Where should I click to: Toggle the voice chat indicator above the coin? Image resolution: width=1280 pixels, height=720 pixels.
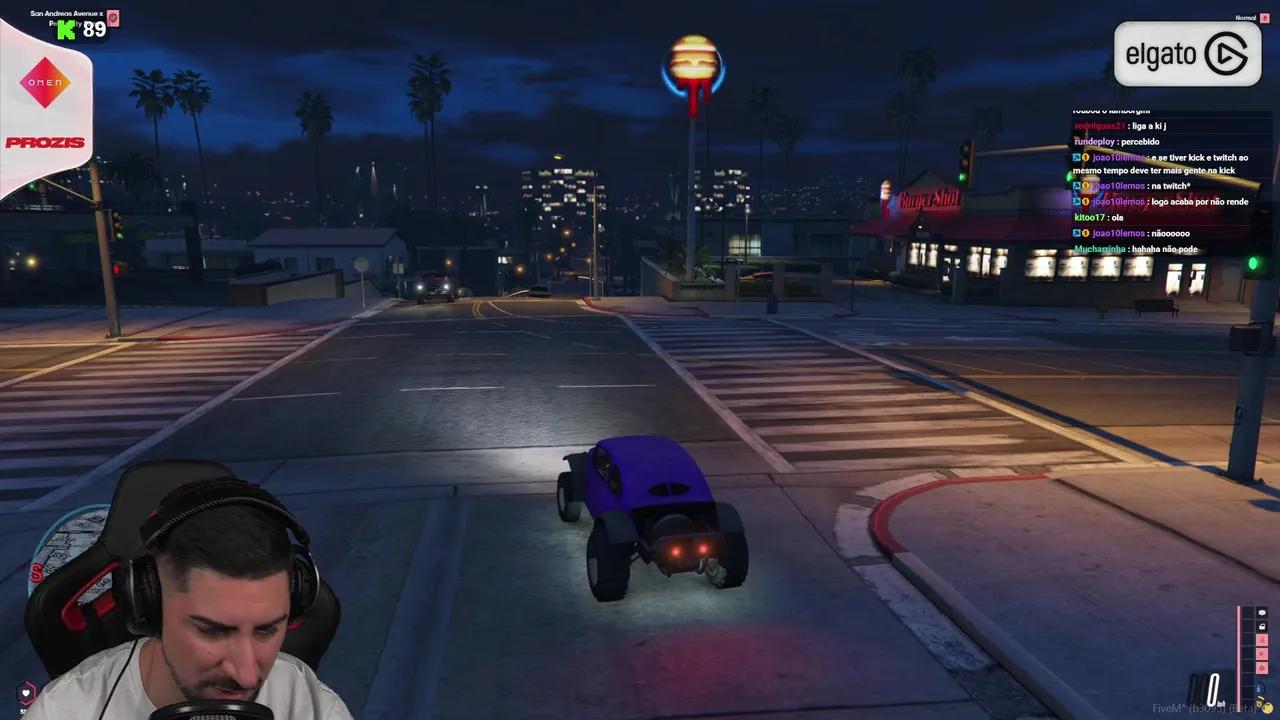click(x=1259, y=688)
